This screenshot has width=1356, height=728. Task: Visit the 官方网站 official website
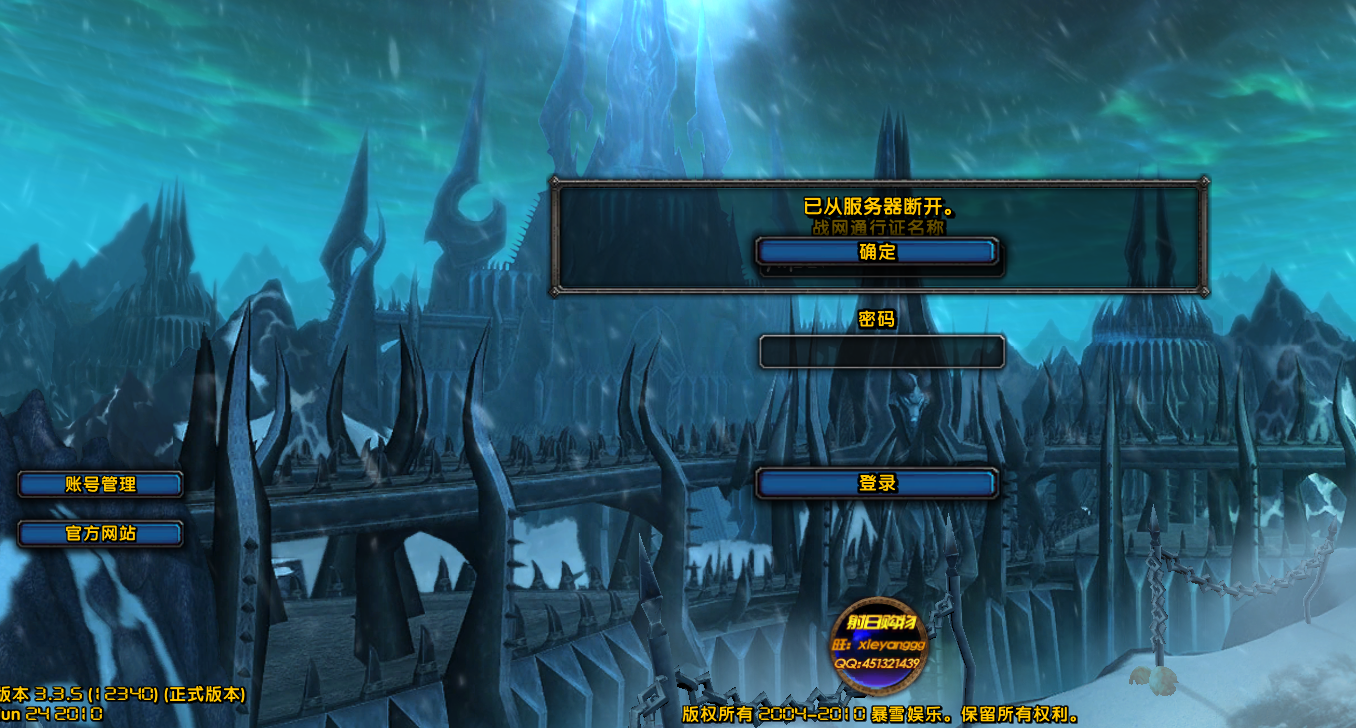click(x=100, y=534)
